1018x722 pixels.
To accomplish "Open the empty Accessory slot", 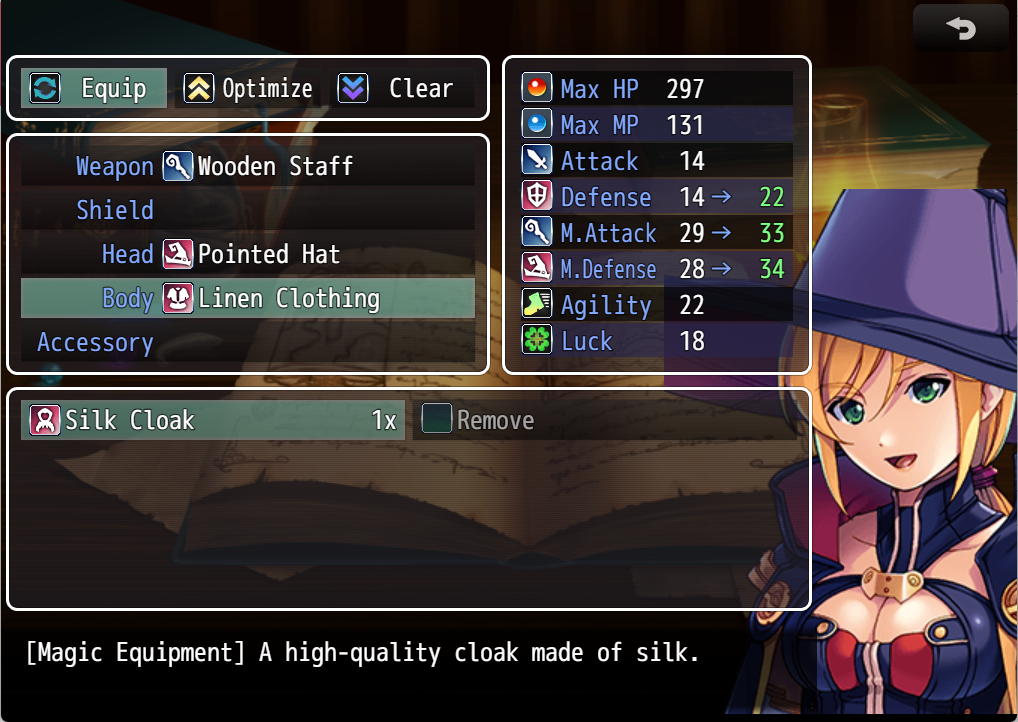I will pyautogui.click(x=247, y=342).
